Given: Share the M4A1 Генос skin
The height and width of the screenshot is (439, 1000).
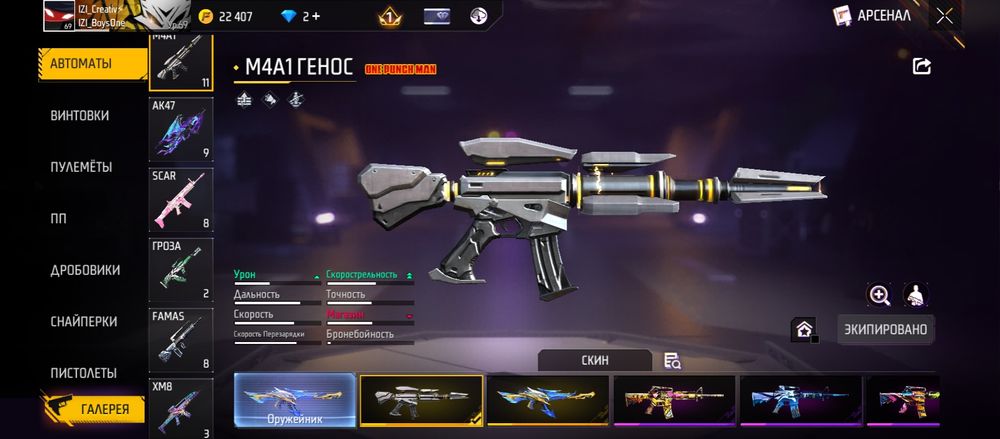Looking at the screenshot, I should coord(922,66).
